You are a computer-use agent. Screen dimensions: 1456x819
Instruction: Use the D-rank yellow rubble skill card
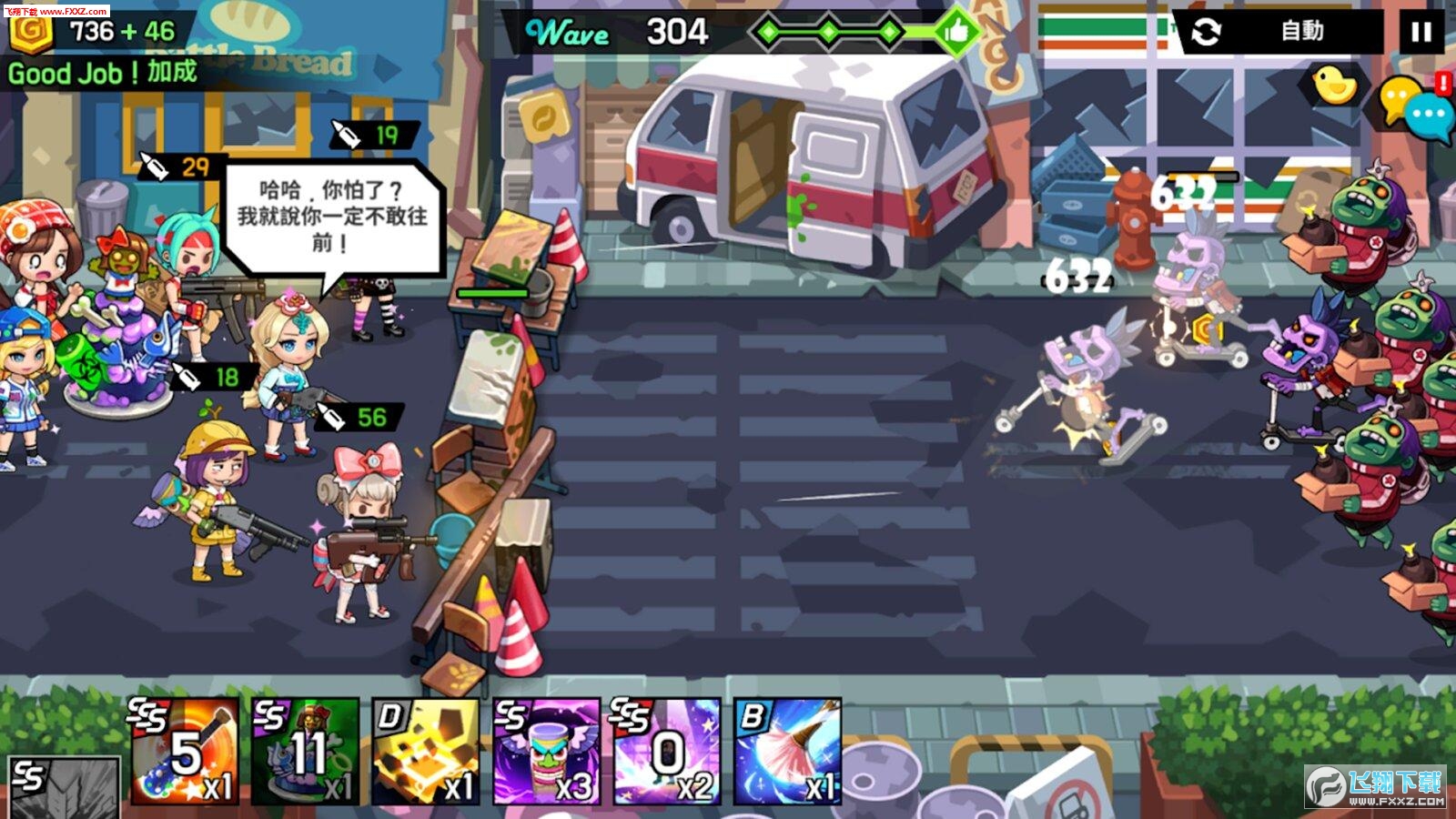[426, 752]
